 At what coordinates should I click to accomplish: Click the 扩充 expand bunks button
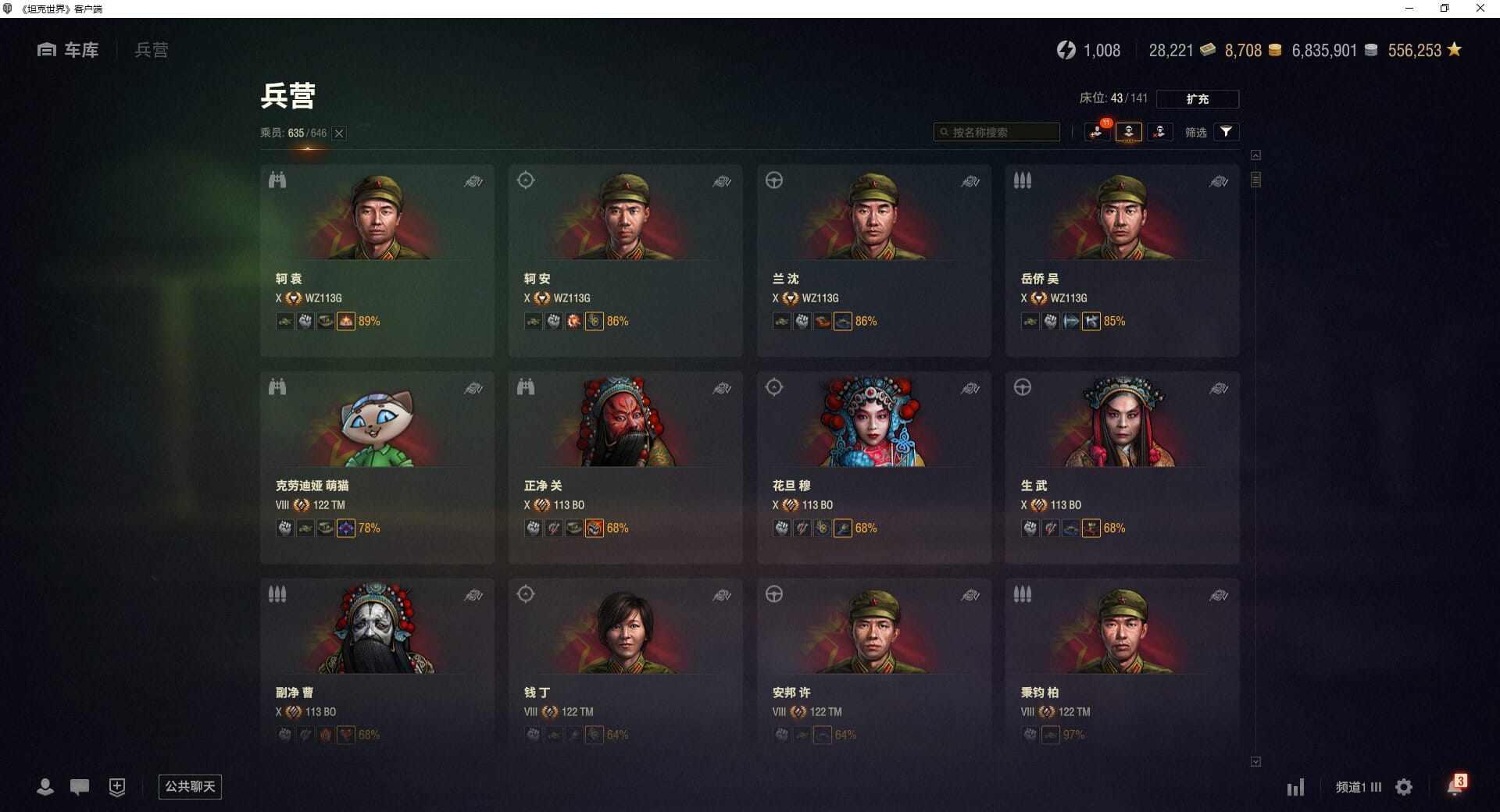(x=1197, y=99)
